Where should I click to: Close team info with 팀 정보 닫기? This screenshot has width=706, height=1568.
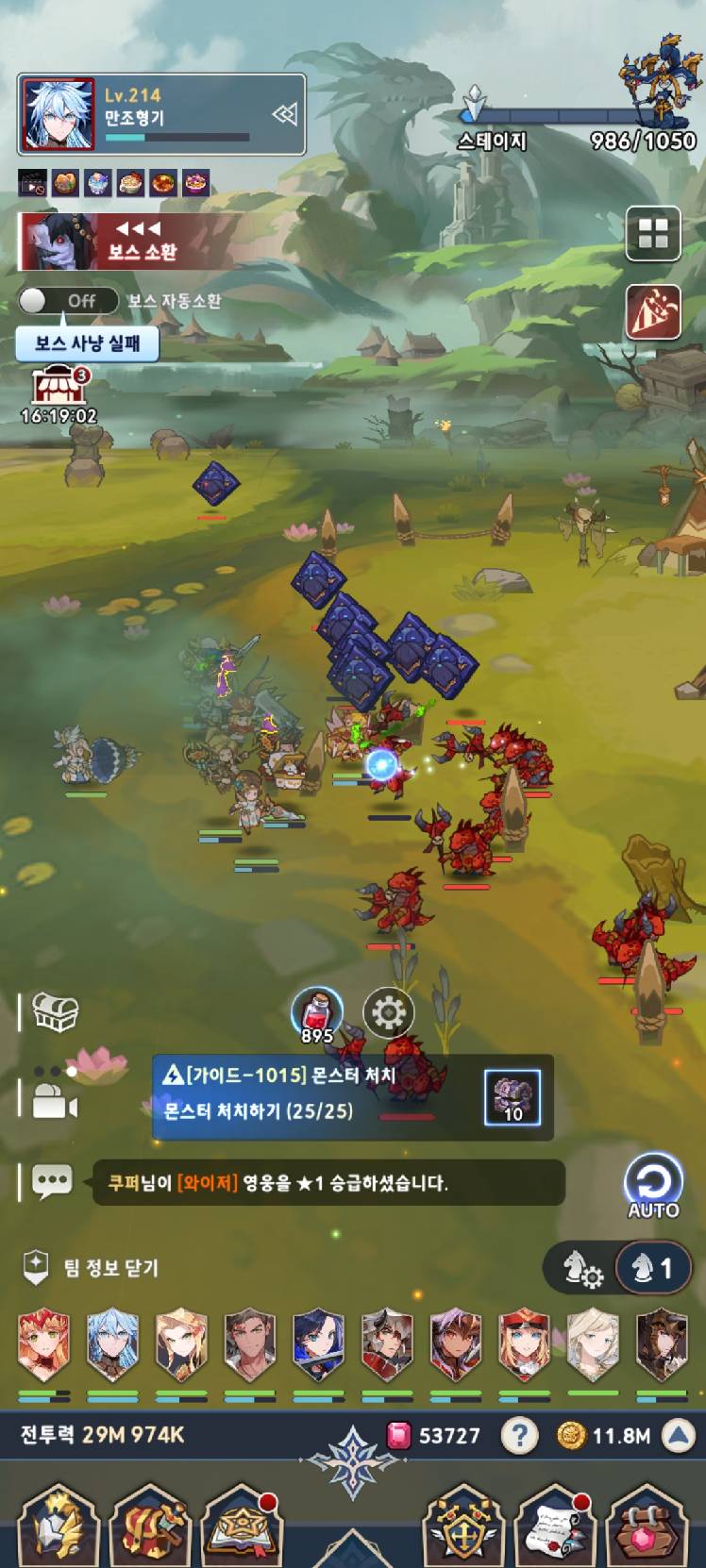[91, 1268]
